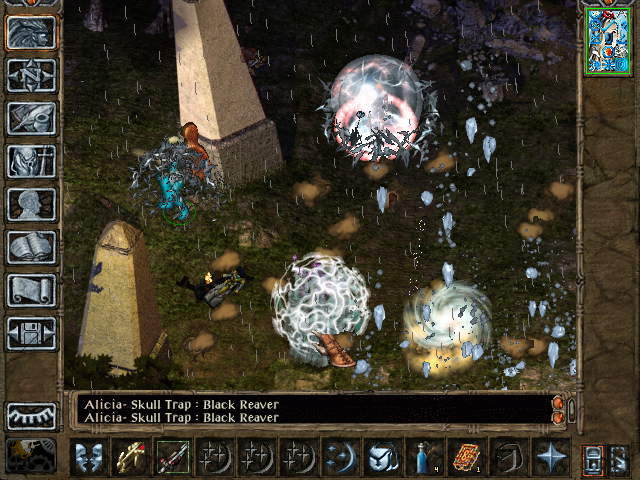The image size is (640, 480).
Task: Use the blue potion quick item
Action: click(x=424, y=456)
